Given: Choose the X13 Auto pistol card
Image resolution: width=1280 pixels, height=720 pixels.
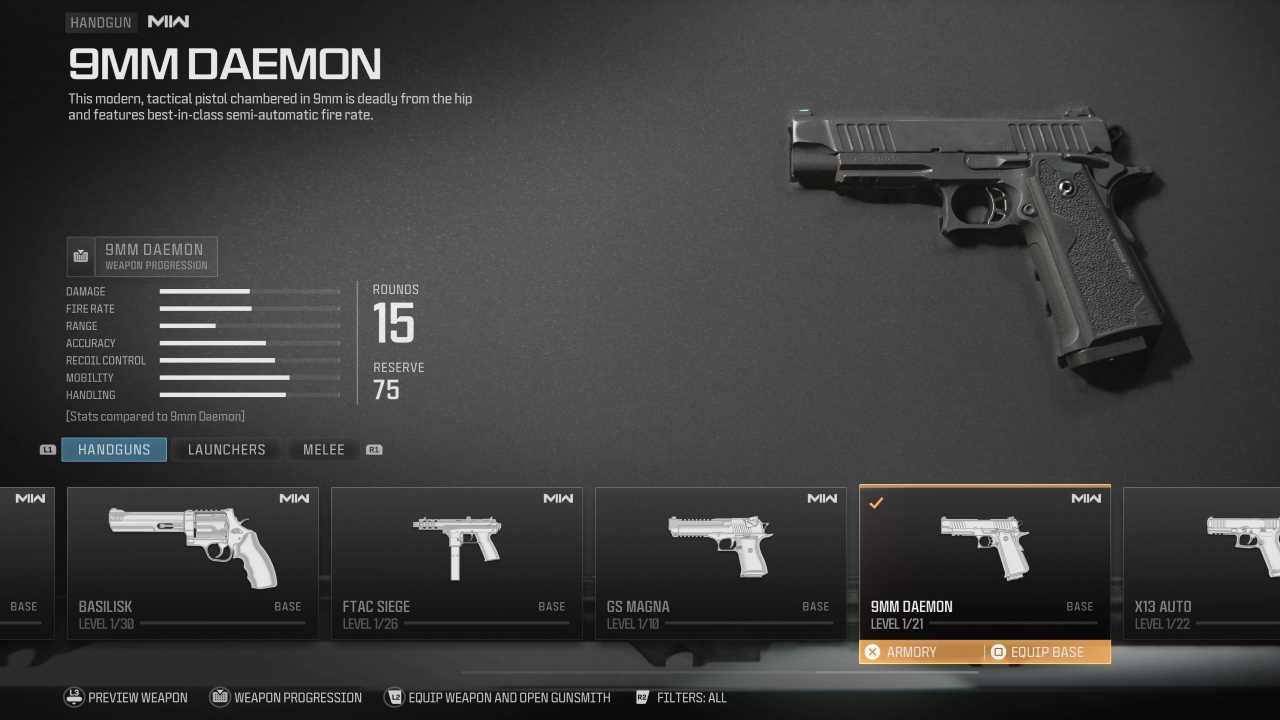Looking at the screenshot, I should click(1202, 562).
